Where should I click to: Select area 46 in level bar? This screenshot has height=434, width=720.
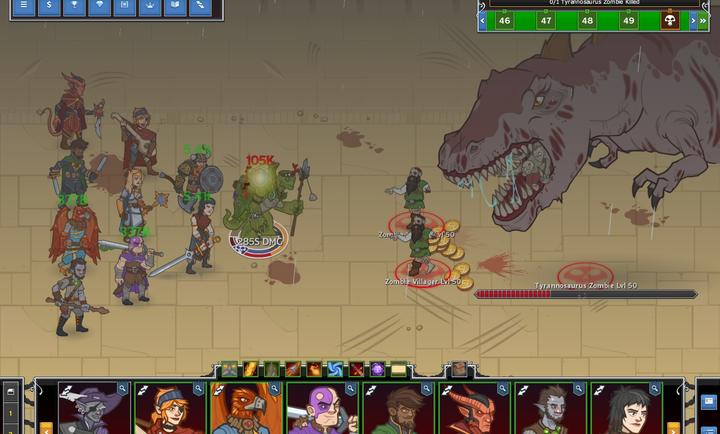click(504, 20)
